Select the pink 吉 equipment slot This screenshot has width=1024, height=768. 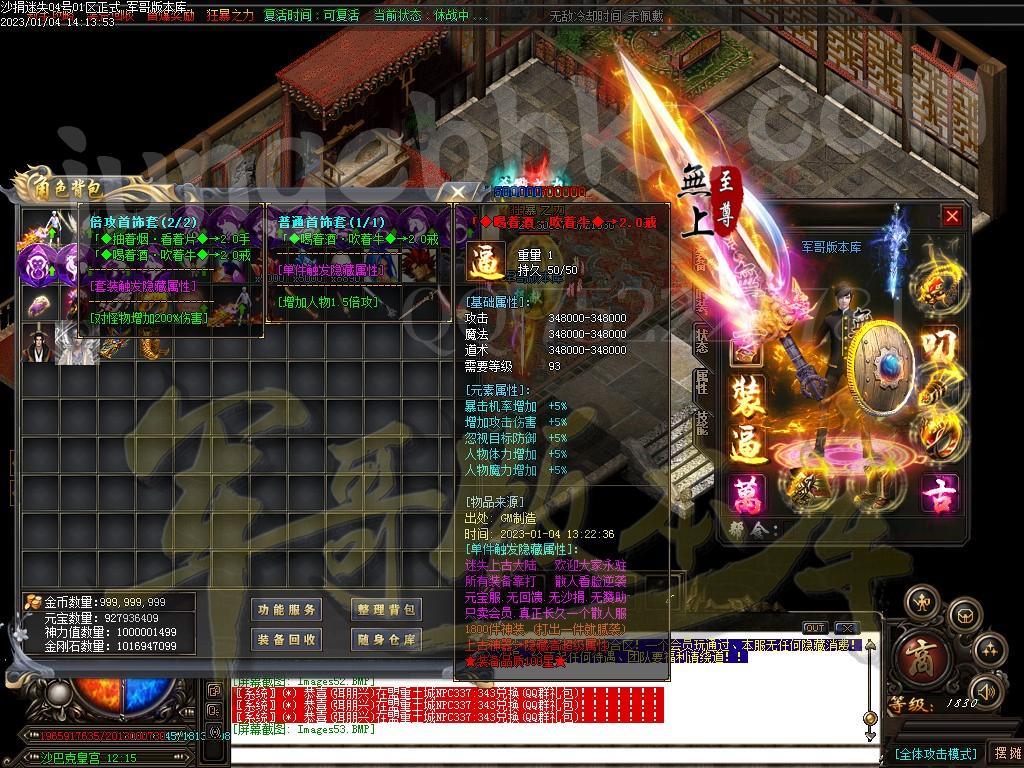(939, 492)
